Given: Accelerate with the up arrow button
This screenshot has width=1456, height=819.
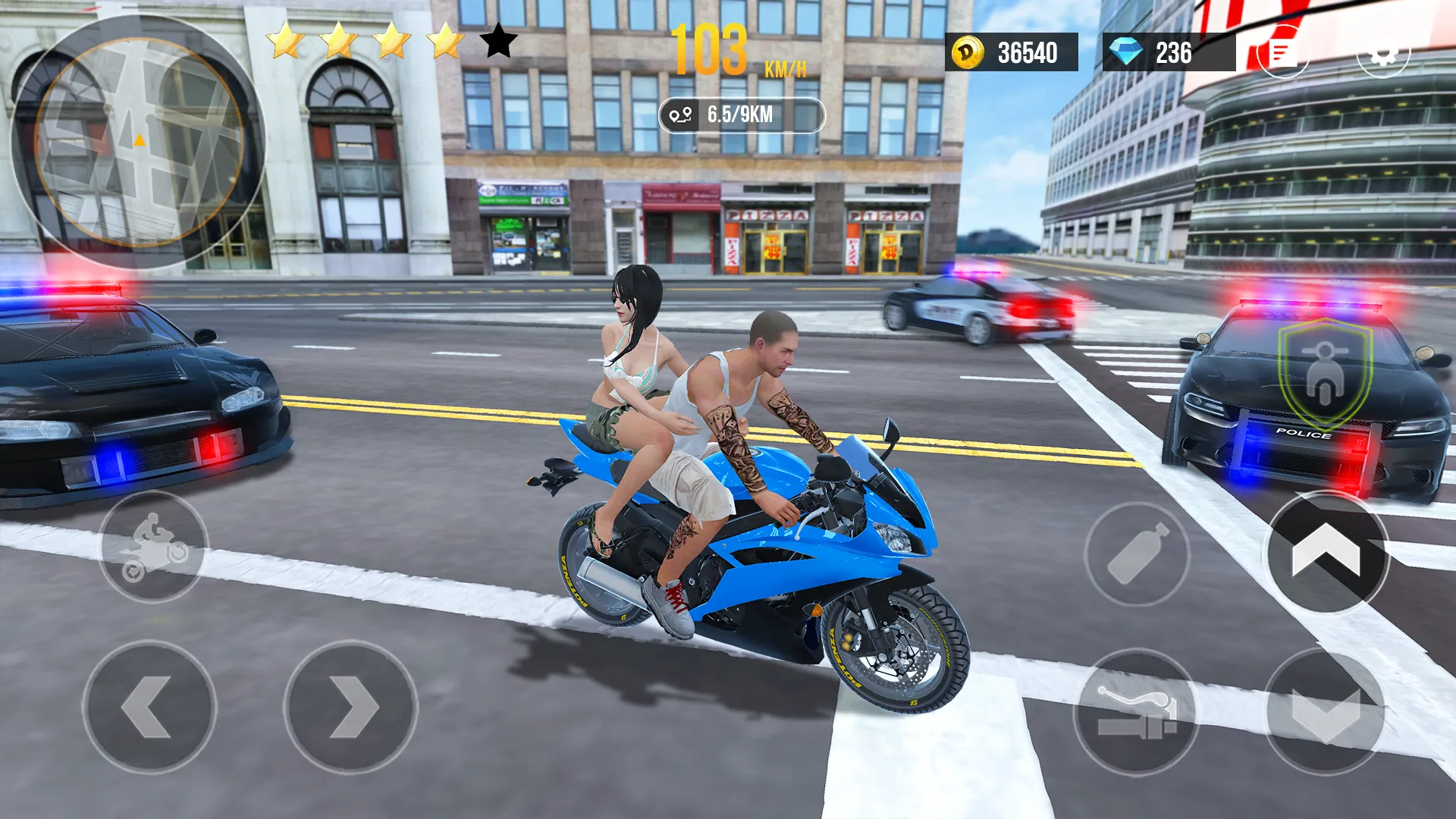Looking at the screenshot, I should tap(1326, 553).
